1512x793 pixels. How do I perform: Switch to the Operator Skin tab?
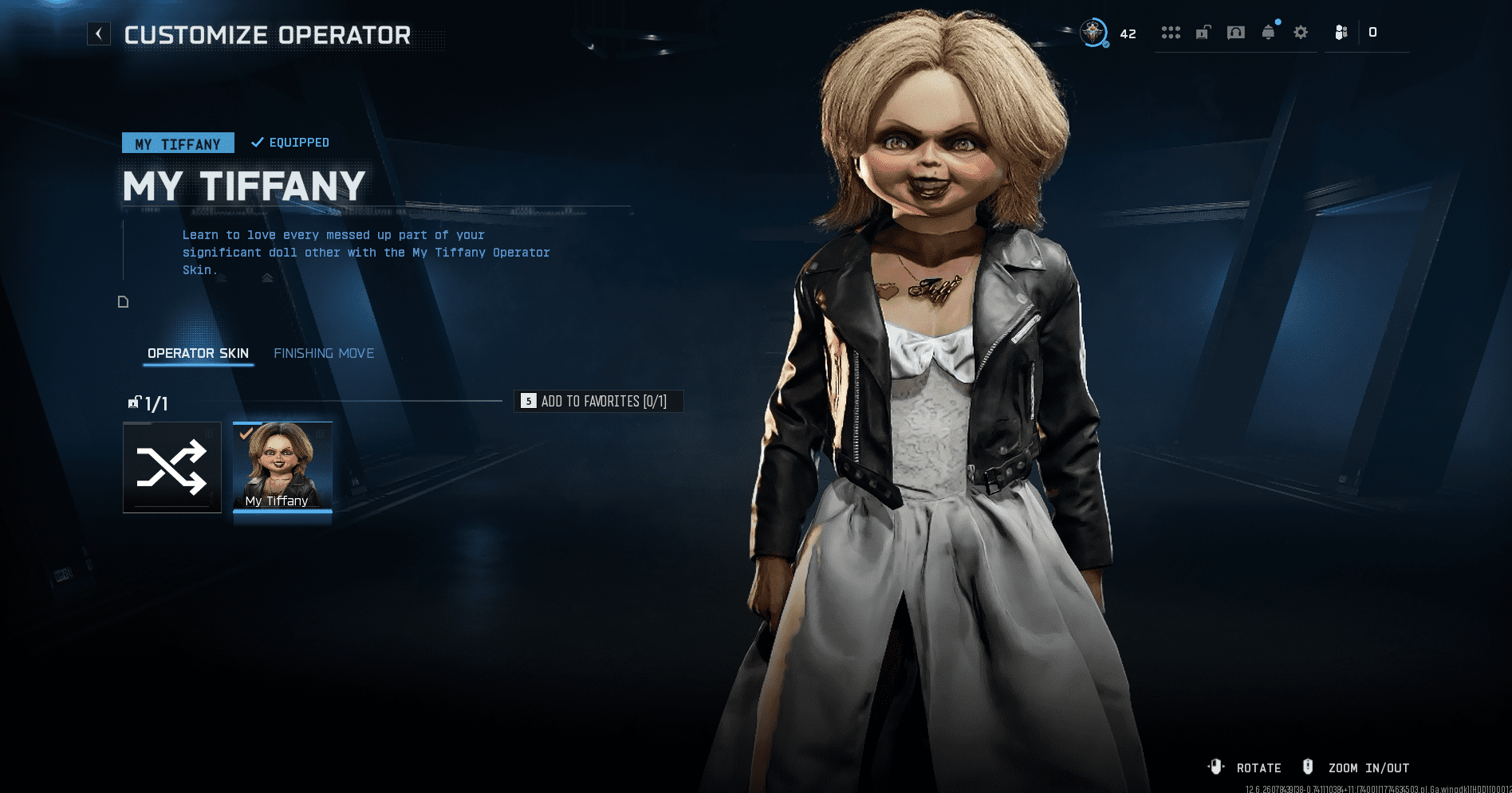tap(198, 353)
